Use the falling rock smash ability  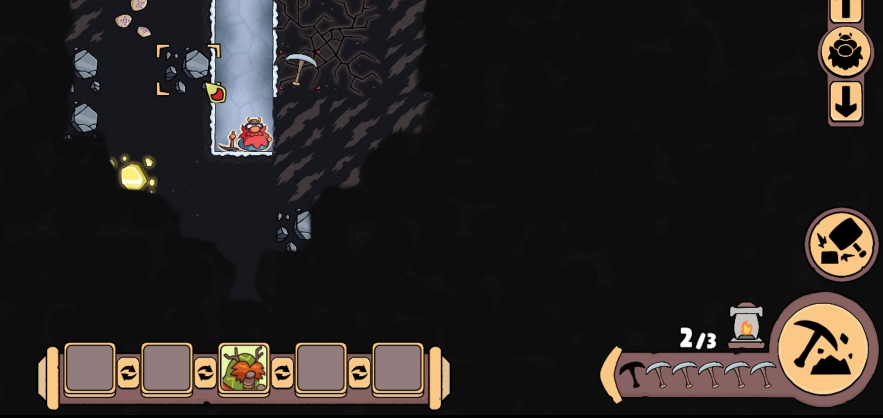[841, 244]
